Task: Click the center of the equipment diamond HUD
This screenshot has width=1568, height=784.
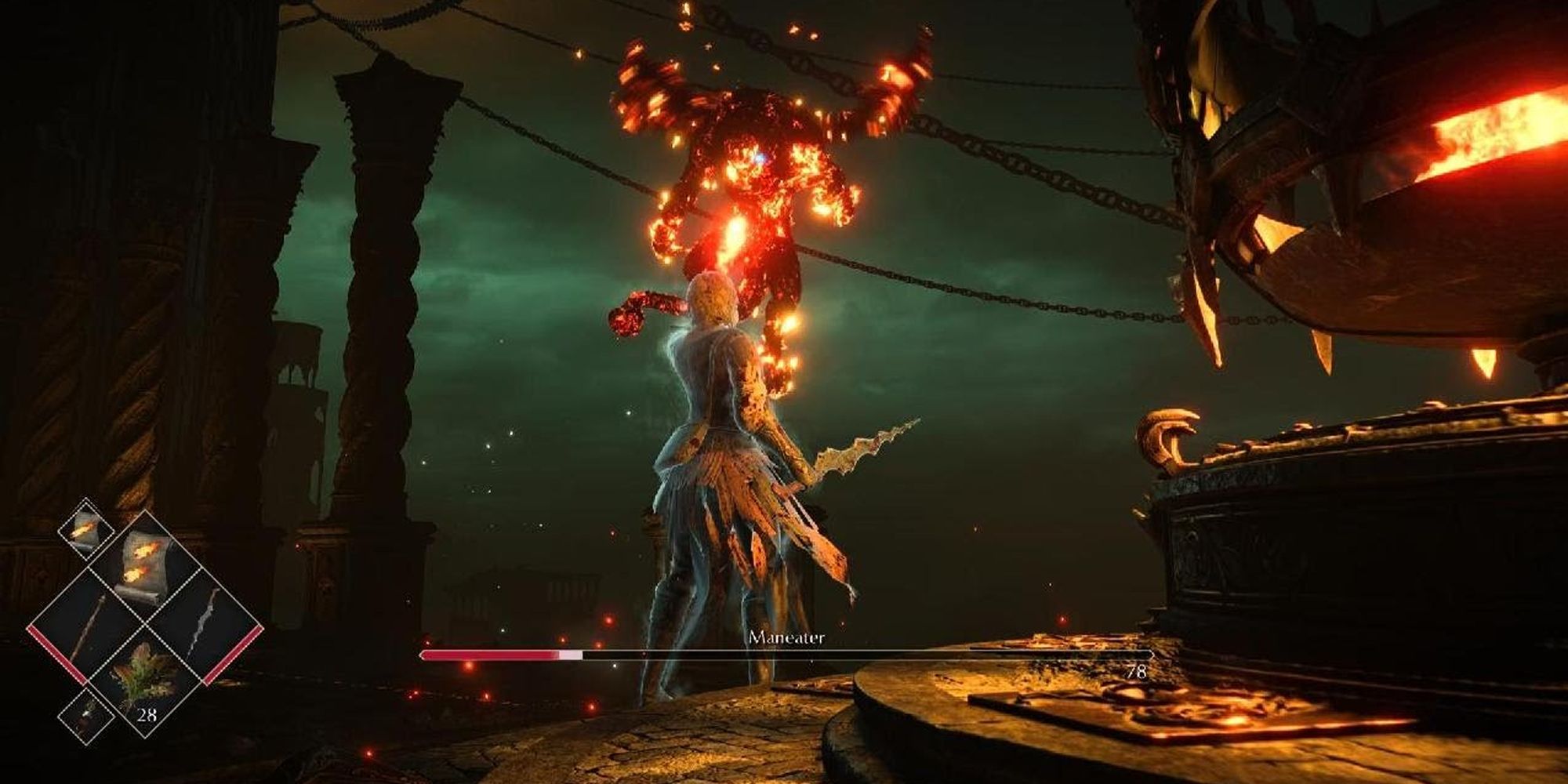Action: point(144,624)
